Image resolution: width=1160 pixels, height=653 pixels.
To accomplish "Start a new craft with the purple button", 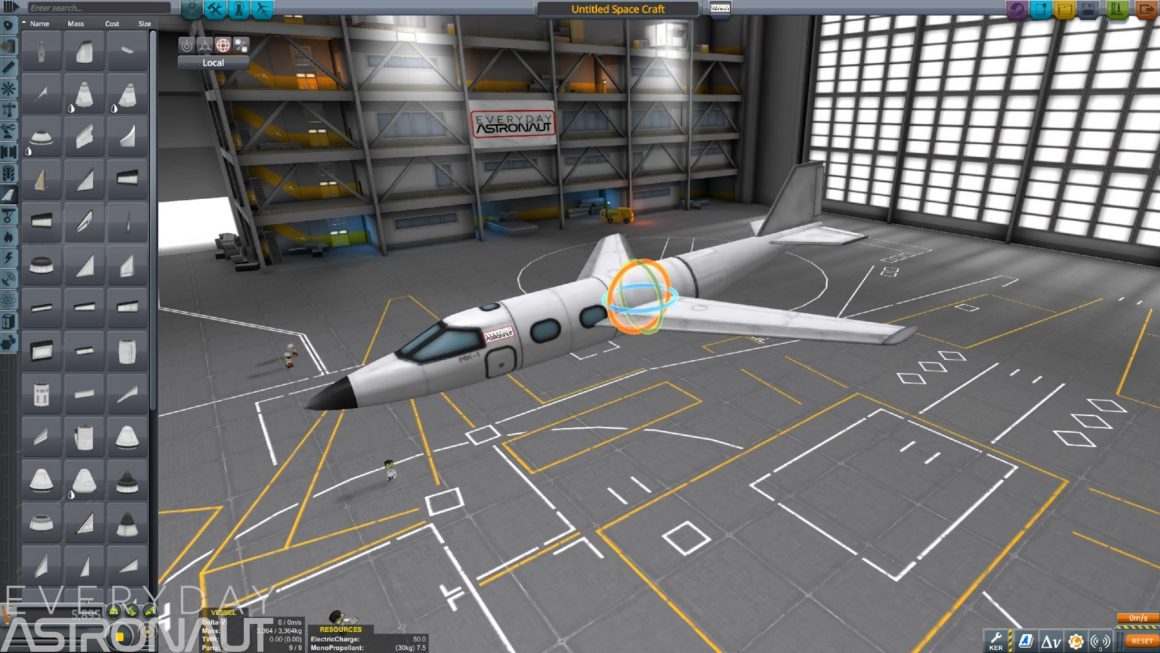I will click(1015, 10).
